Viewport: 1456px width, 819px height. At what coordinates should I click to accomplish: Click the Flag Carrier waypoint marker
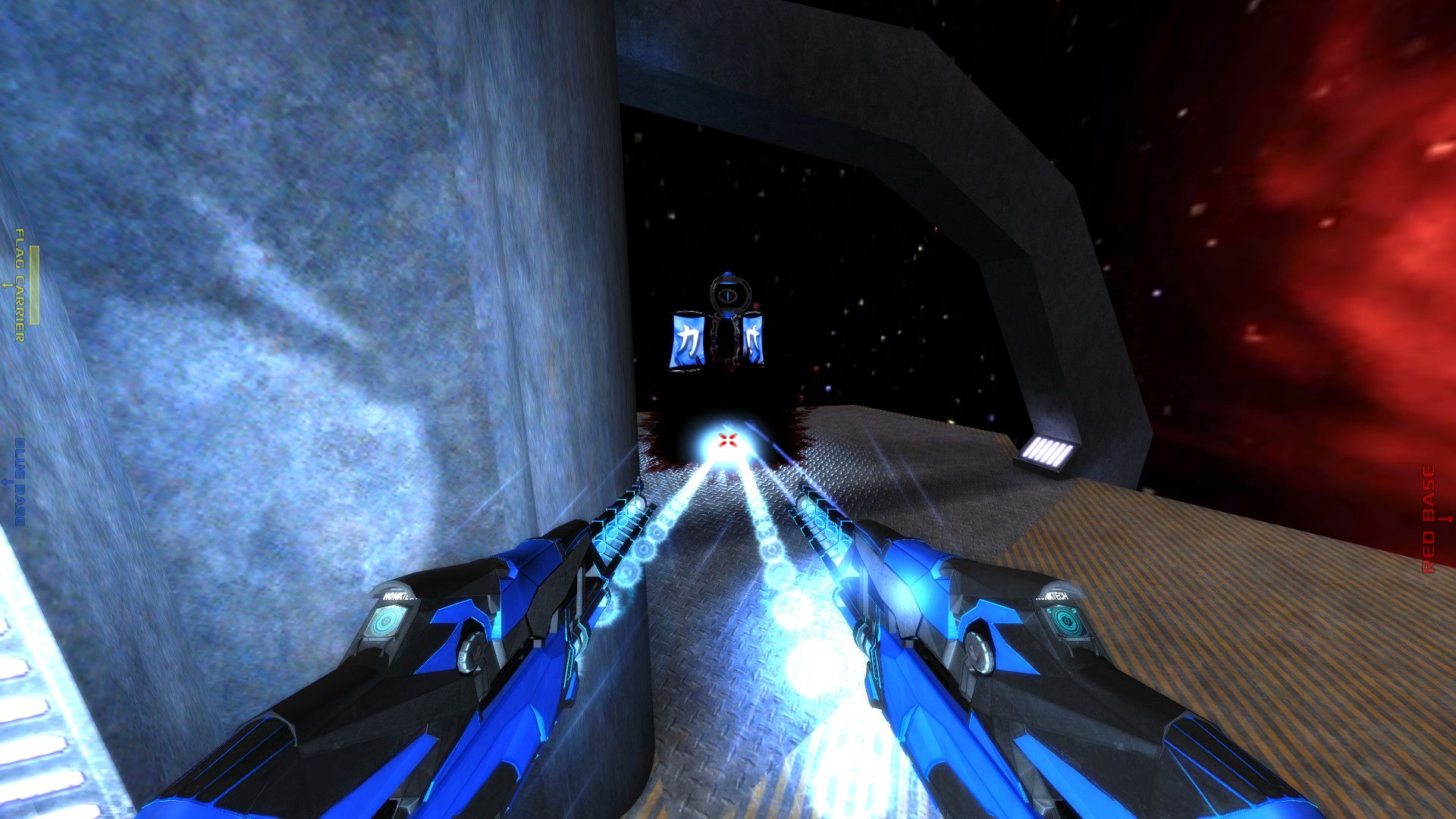coord(20,285)
